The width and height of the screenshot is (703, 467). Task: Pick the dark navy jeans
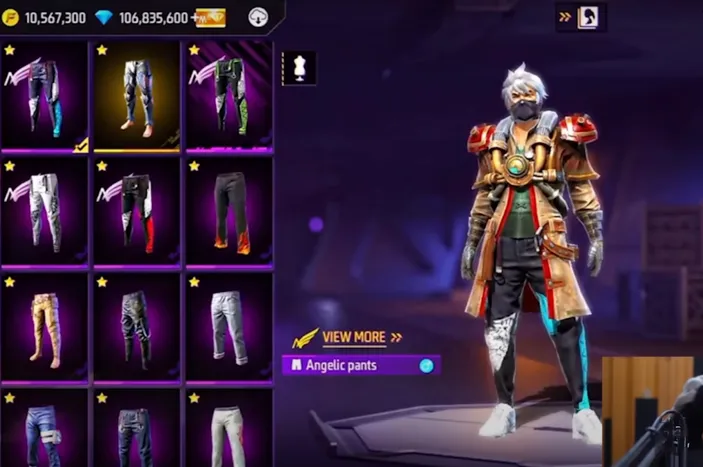point(137,430)
